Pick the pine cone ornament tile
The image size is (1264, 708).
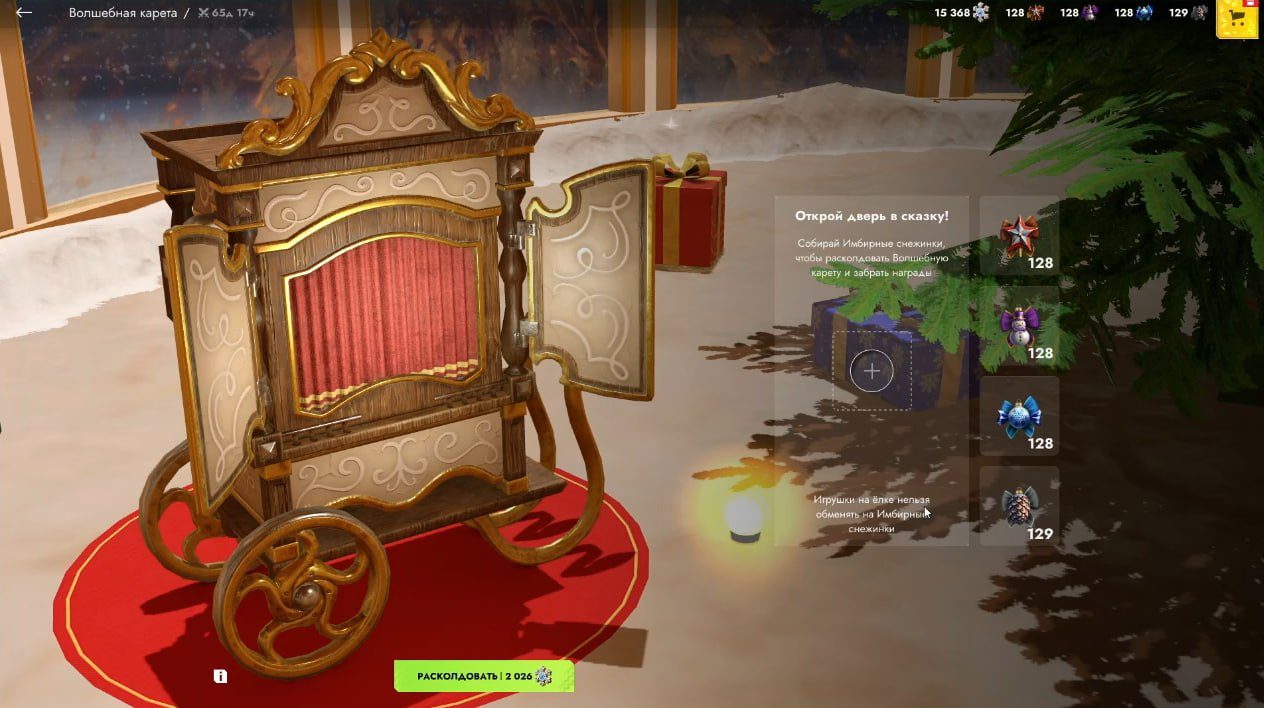point(1019,506)
